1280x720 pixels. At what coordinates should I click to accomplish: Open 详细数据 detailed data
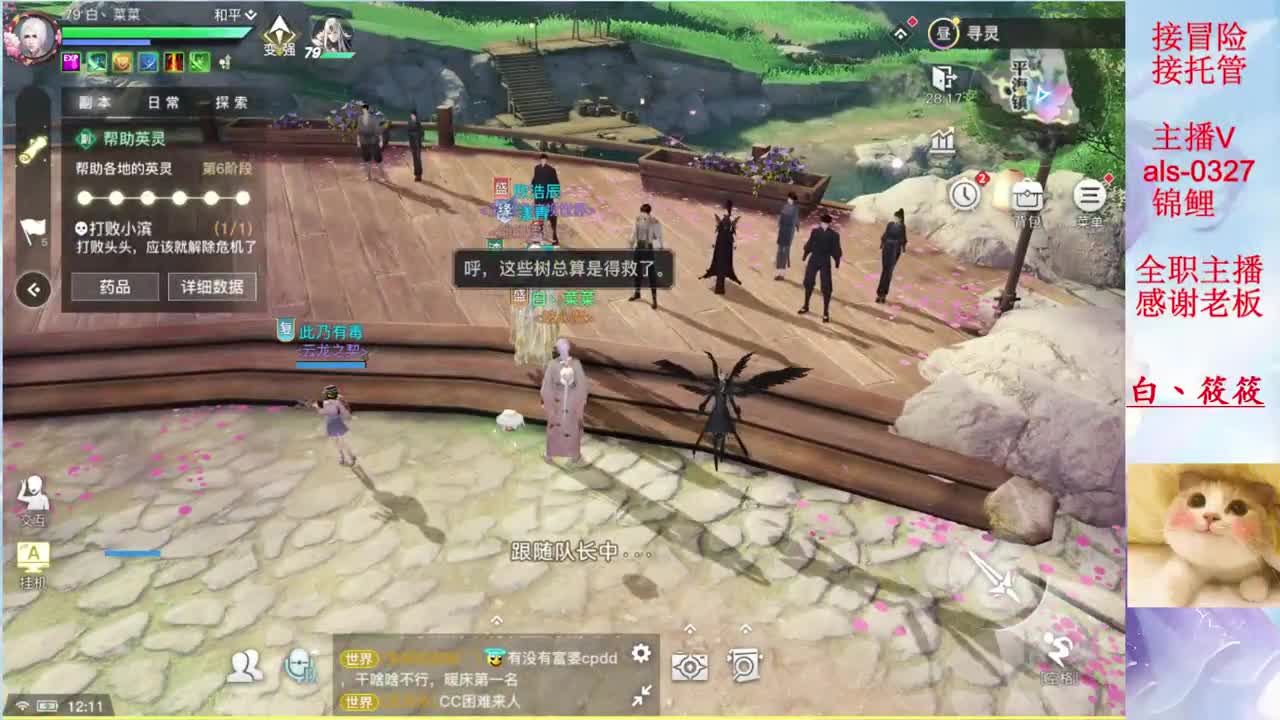[x=211, y=287]
